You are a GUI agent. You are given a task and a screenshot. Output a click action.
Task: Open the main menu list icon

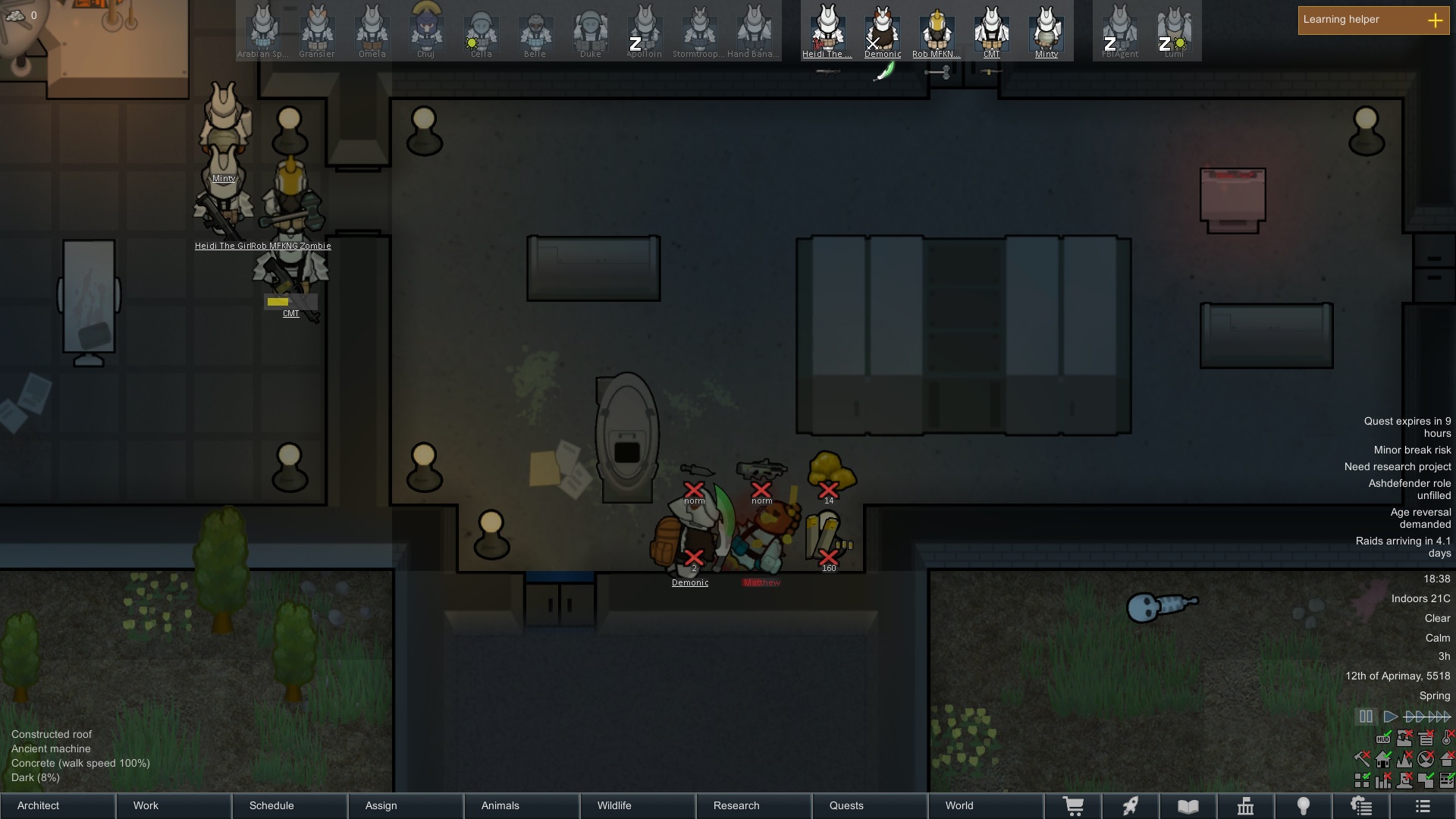pyautogui.click(x=1423, y=806)
